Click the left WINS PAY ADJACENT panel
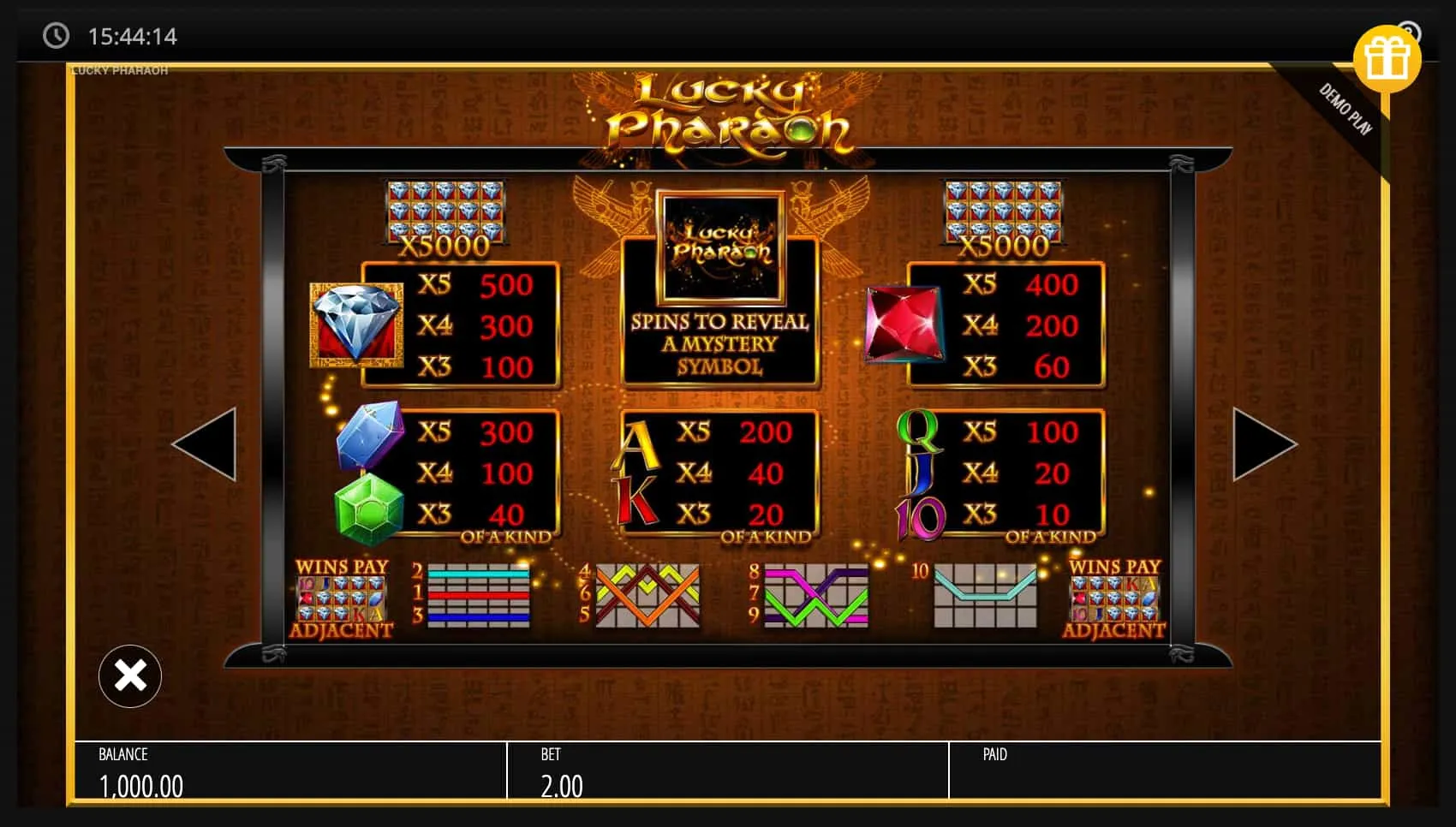Screen dimensions: 1456x827 (x=343, y=597)
